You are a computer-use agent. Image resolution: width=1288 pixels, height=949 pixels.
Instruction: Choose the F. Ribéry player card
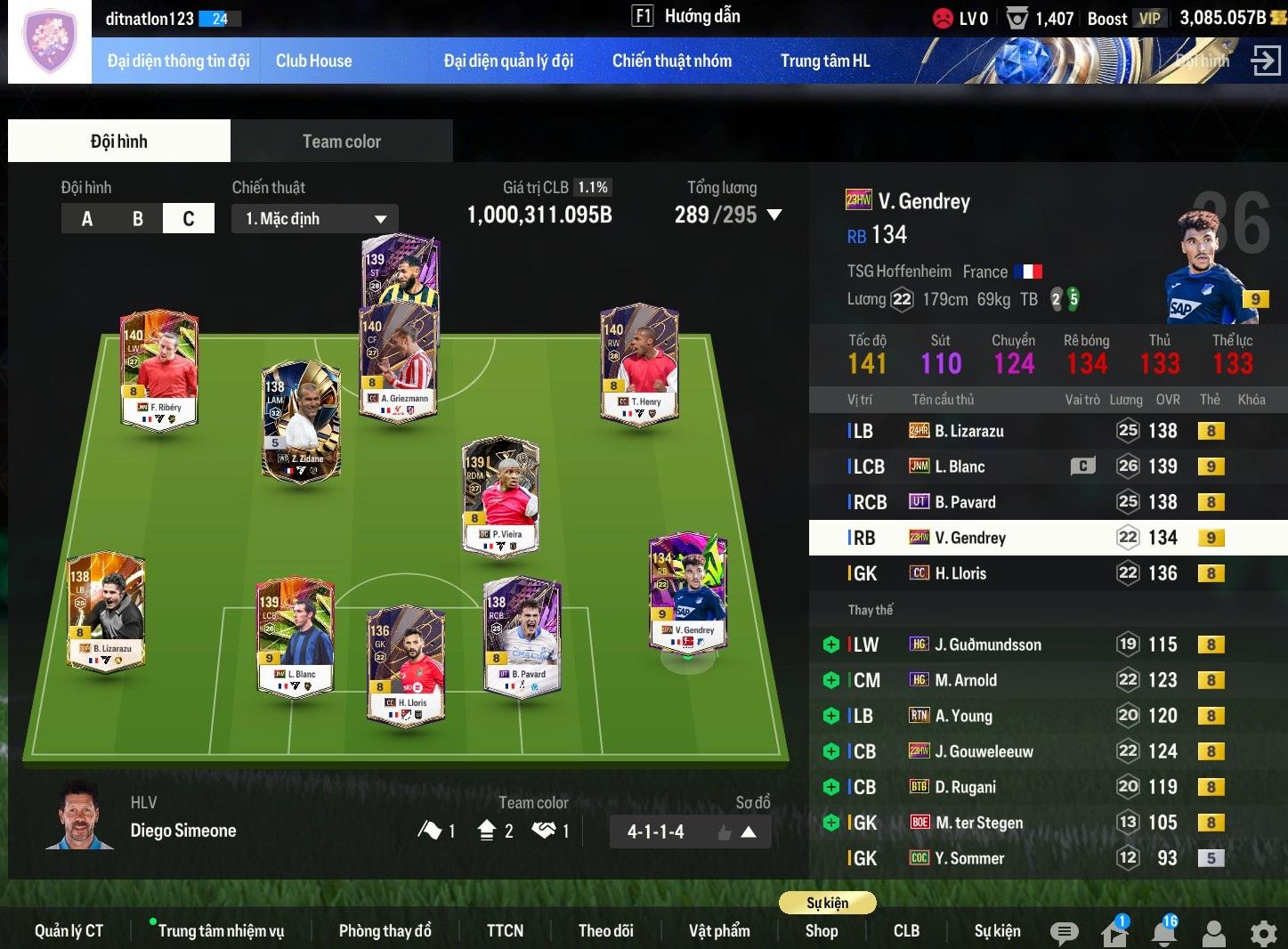[159, 369]
